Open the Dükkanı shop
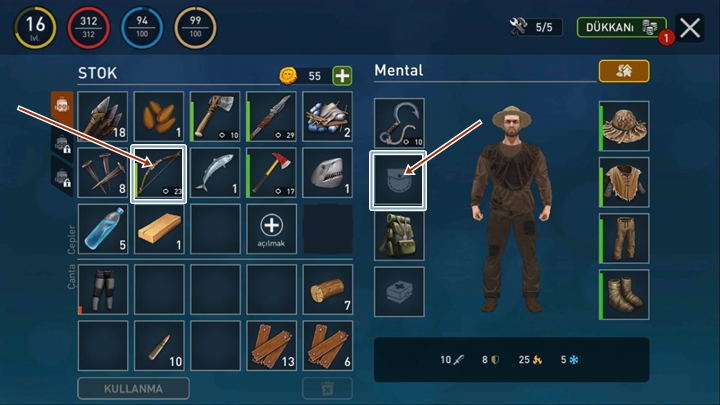720x405 pixels. coord(621,27)
